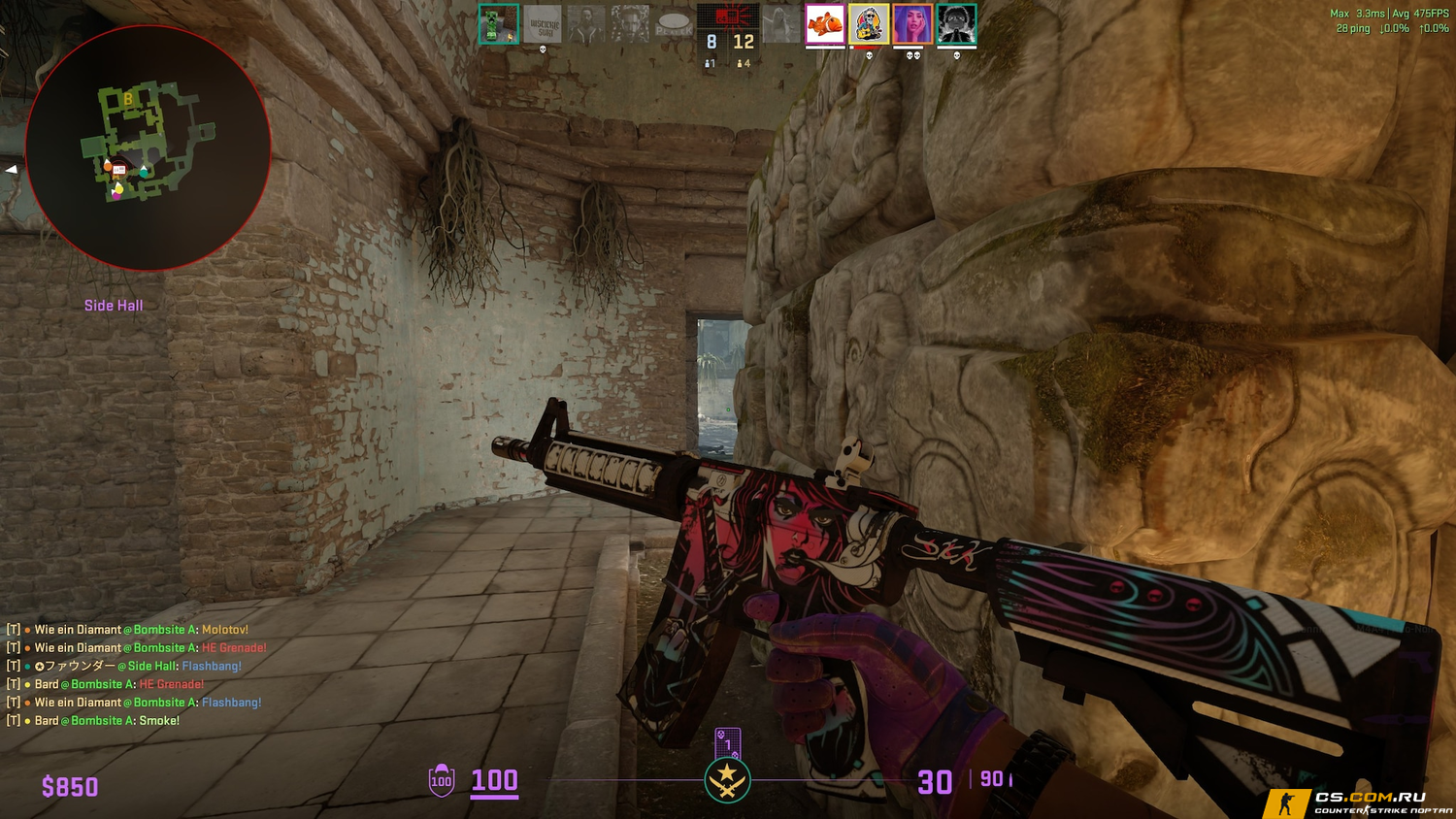Select the greyed-out Platek player avatar
1456x819 pixels.
click(x=674, y=24)
